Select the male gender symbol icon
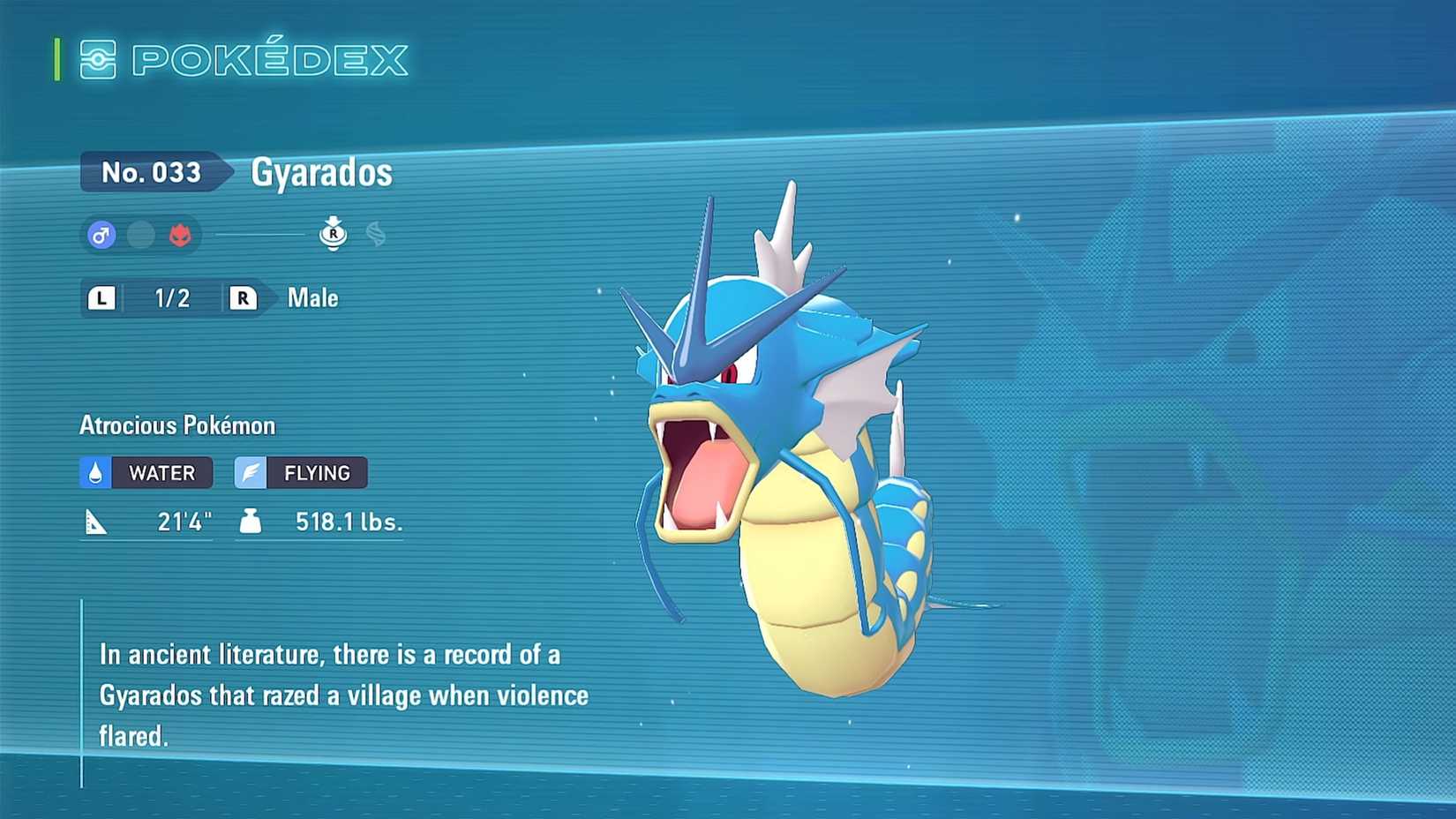This screenshot has height=819, width=1456. tap(102, 235)
